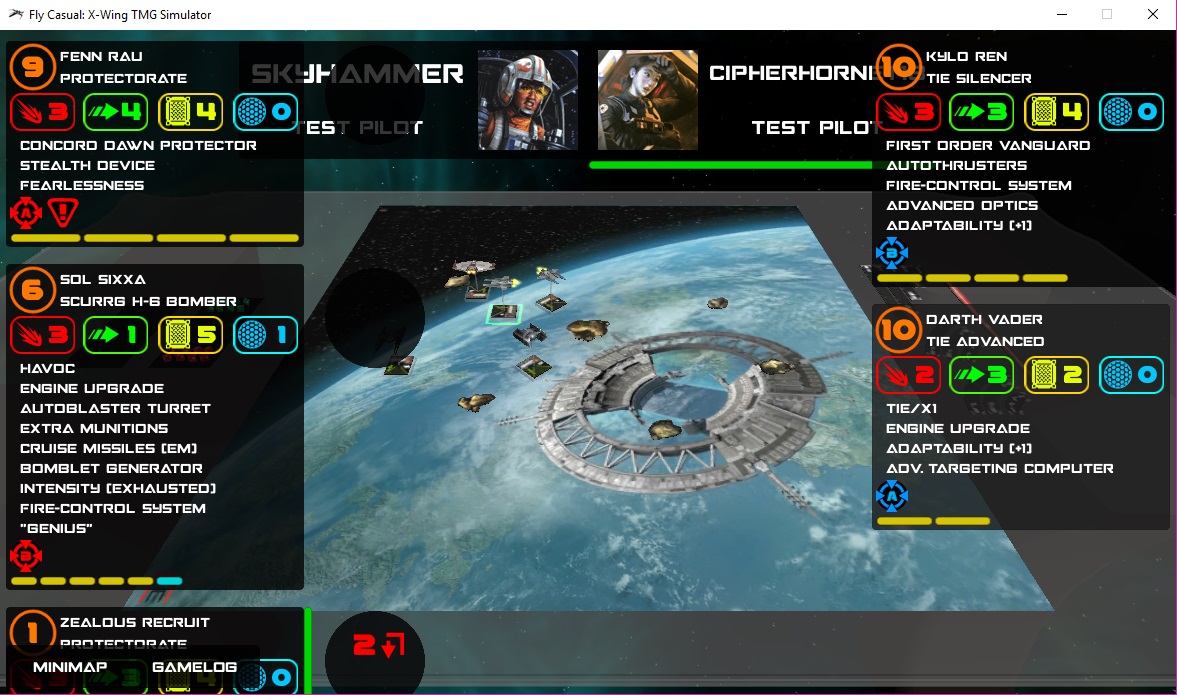Click Darth Vader's blue target lock token
This screenshot has width=1177, height=695.
click(x=891, y=495)
